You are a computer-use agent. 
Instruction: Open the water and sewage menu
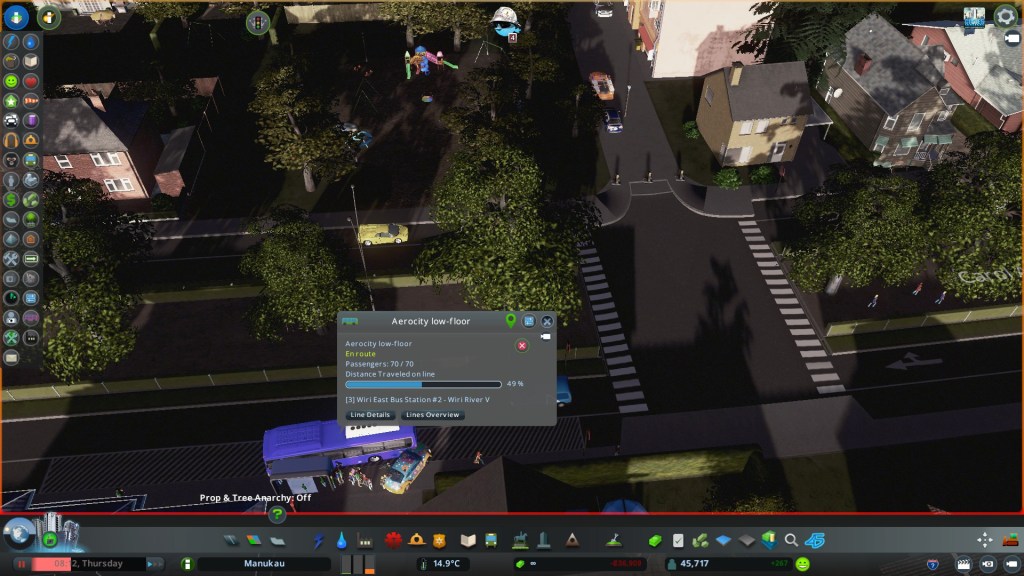342,540
